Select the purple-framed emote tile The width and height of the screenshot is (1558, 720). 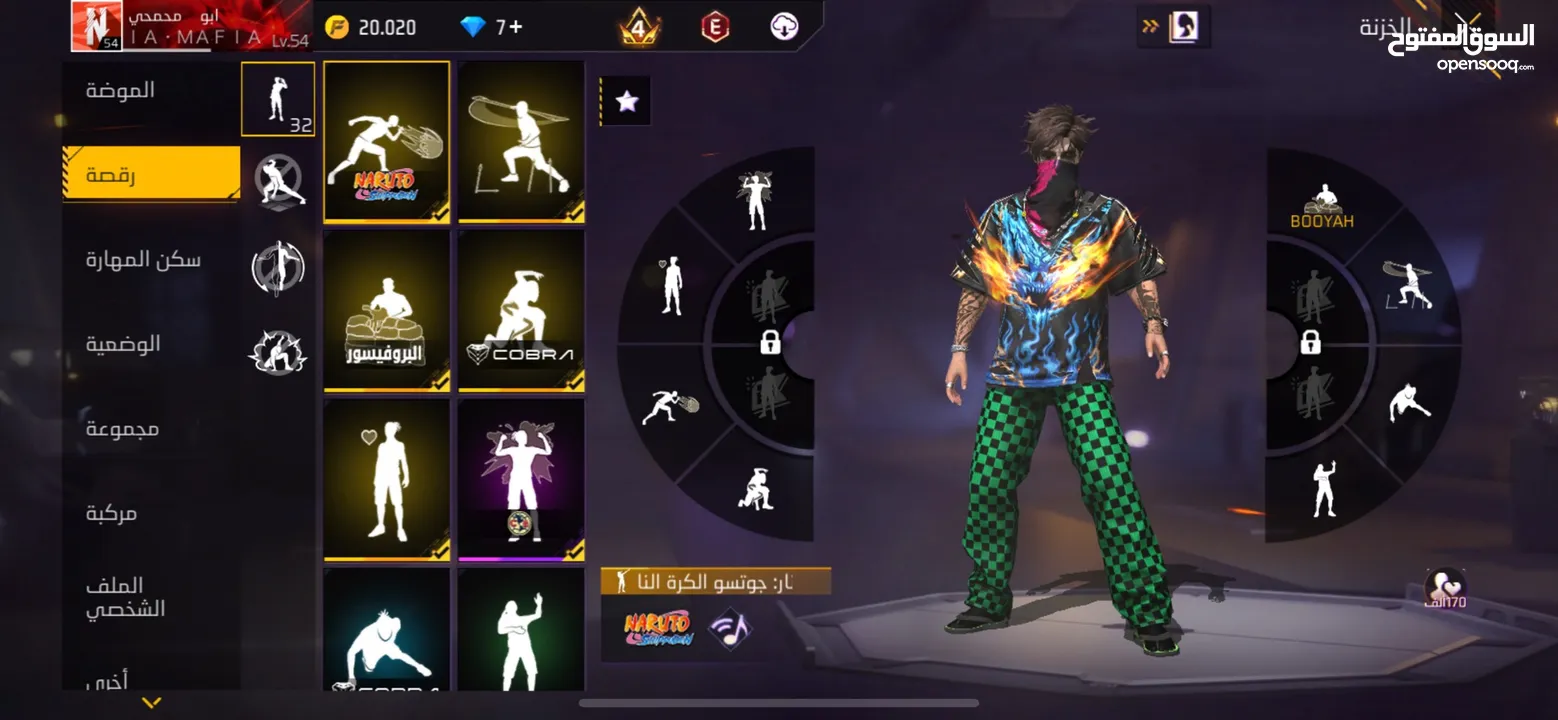coord(521,480)
